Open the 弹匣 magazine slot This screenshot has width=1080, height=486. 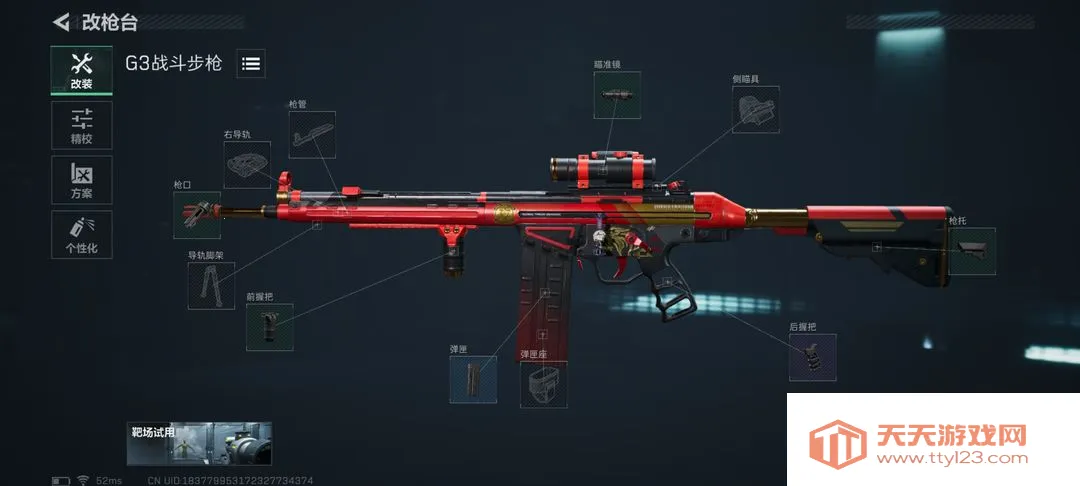pos(473,380)
